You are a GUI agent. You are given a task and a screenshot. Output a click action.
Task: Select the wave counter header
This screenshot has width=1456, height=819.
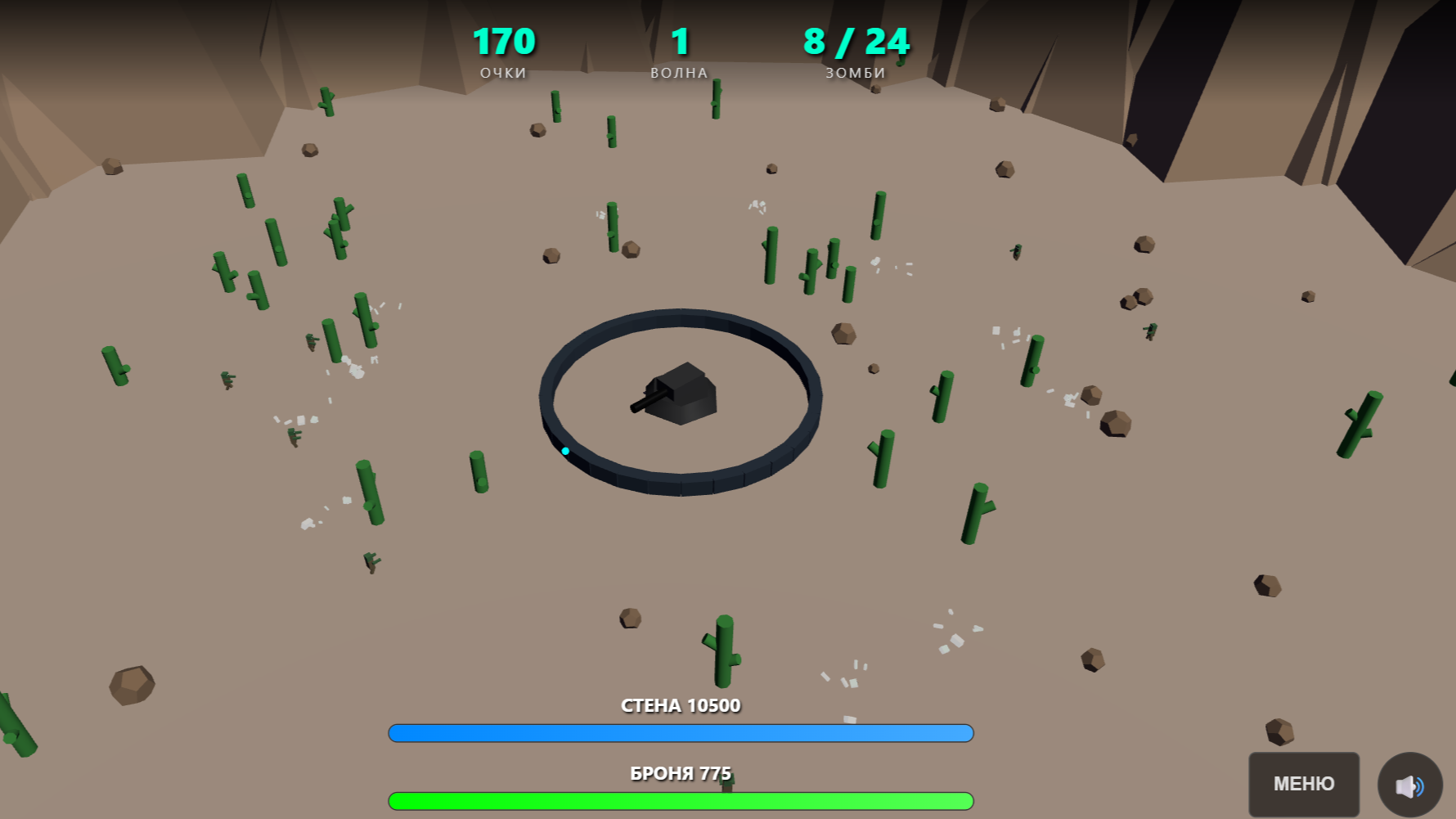tap(679, 72)
